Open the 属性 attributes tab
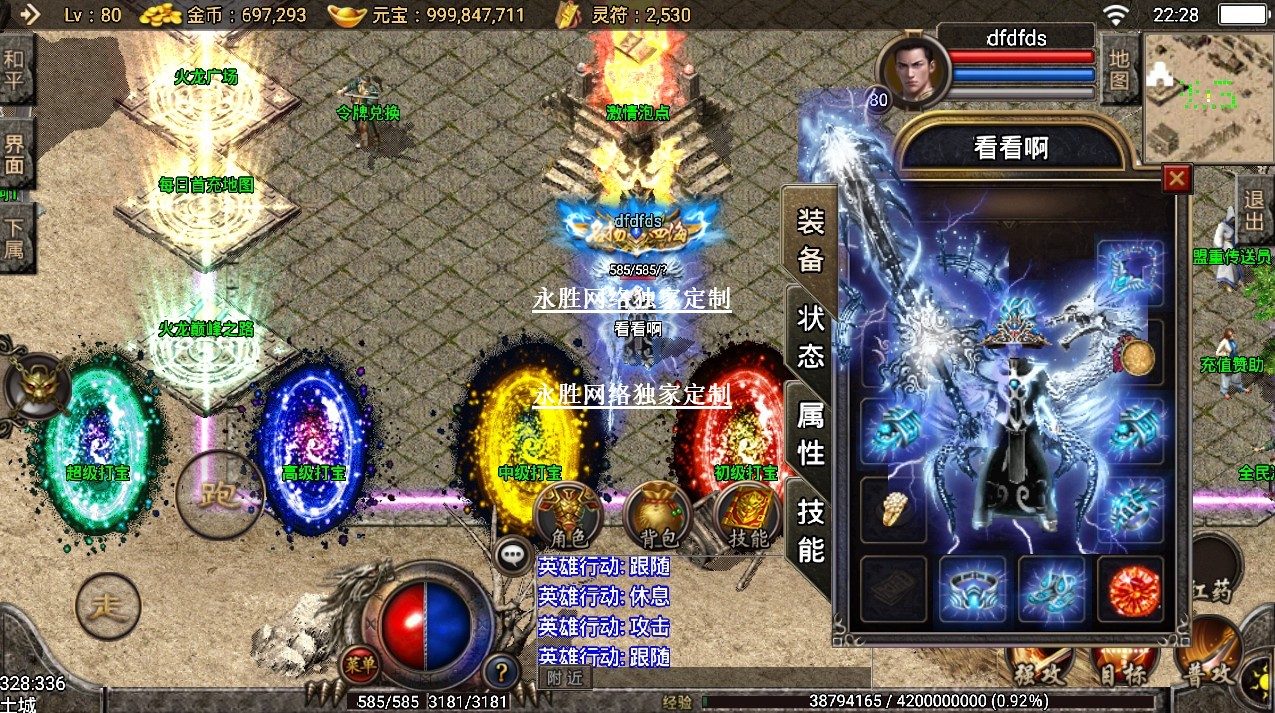Viewport: 1275px width, 713px height. pos(810,432)
